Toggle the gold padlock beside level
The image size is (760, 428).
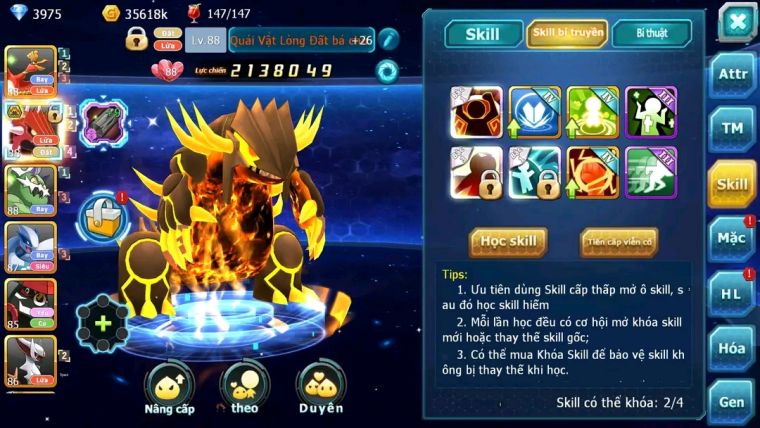coord(136,39)
